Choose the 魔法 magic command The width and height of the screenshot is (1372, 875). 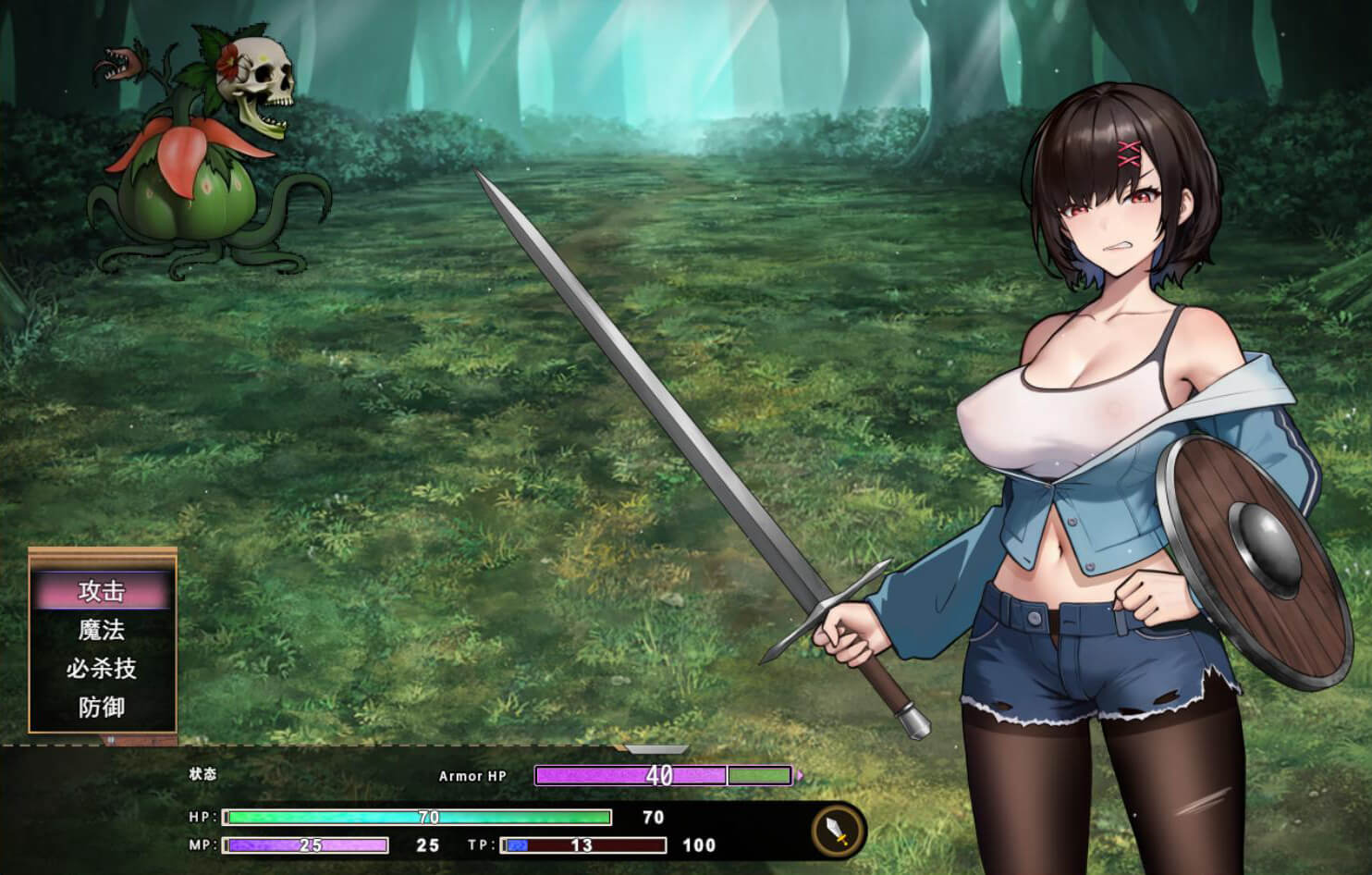[102, 630]
